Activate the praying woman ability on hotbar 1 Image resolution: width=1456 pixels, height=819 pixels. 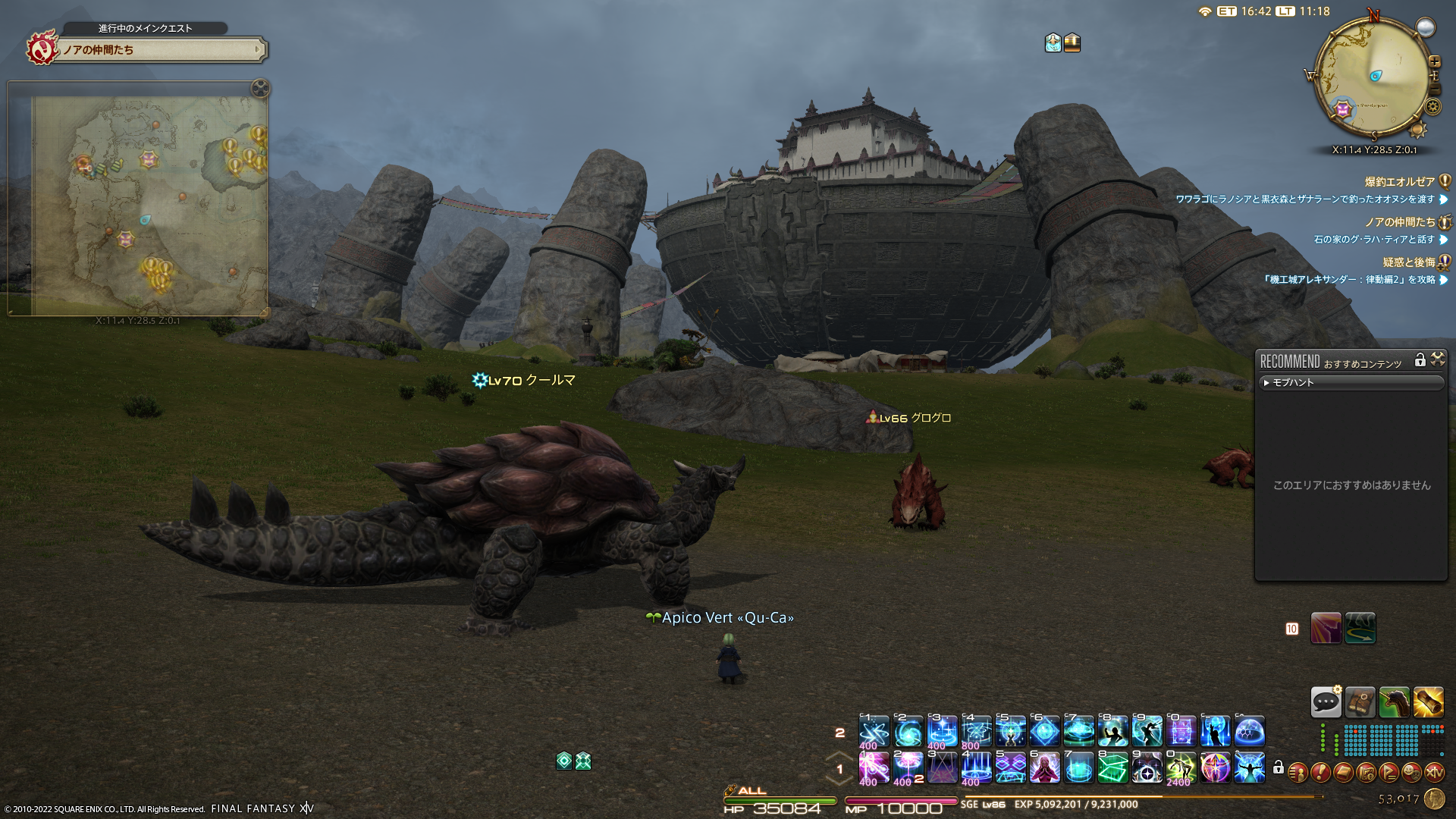[x=1044, y=768]
